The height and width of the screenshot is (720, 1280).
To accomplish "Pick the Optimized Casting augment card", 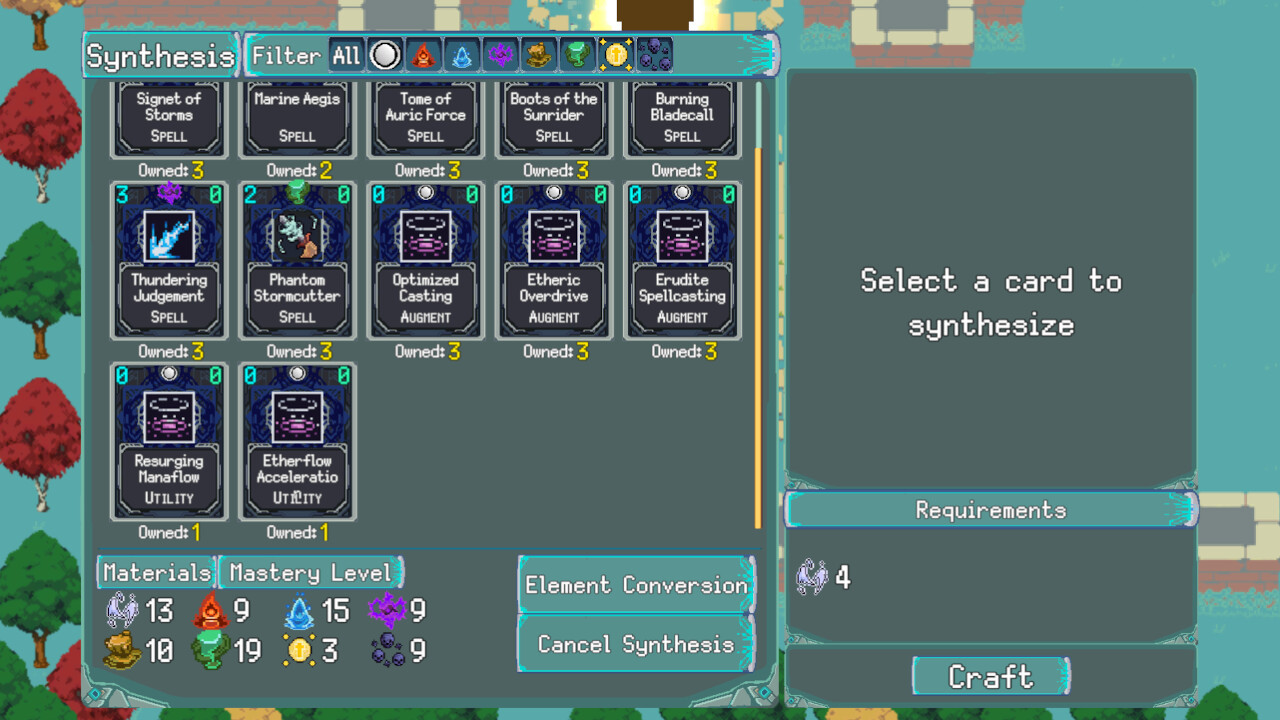I will (426, 260).
